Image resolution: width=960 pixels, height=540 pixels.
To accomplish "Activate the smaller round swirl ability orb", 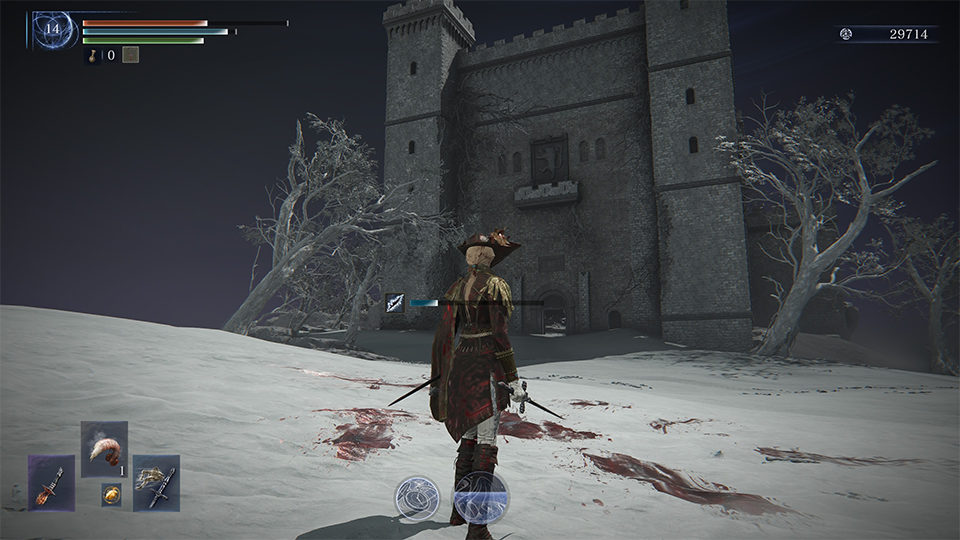I will (418, 498).
